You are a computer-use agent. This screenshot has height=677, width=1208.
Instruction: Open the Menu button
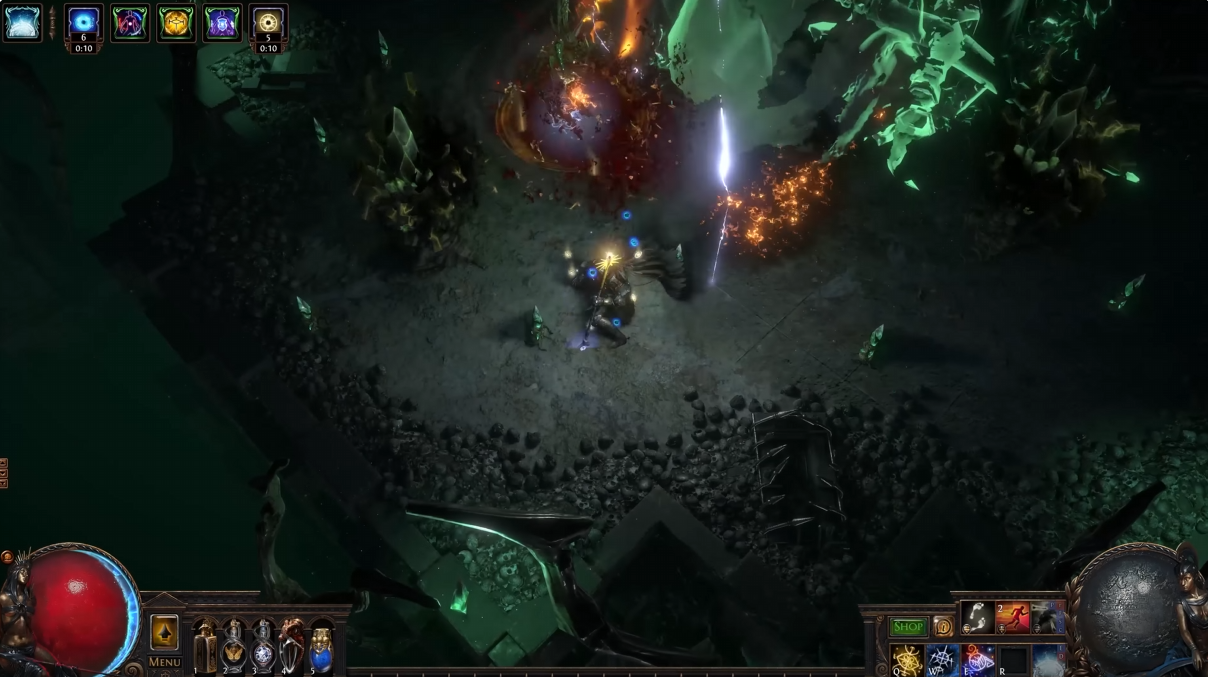(x=164, y=662)
